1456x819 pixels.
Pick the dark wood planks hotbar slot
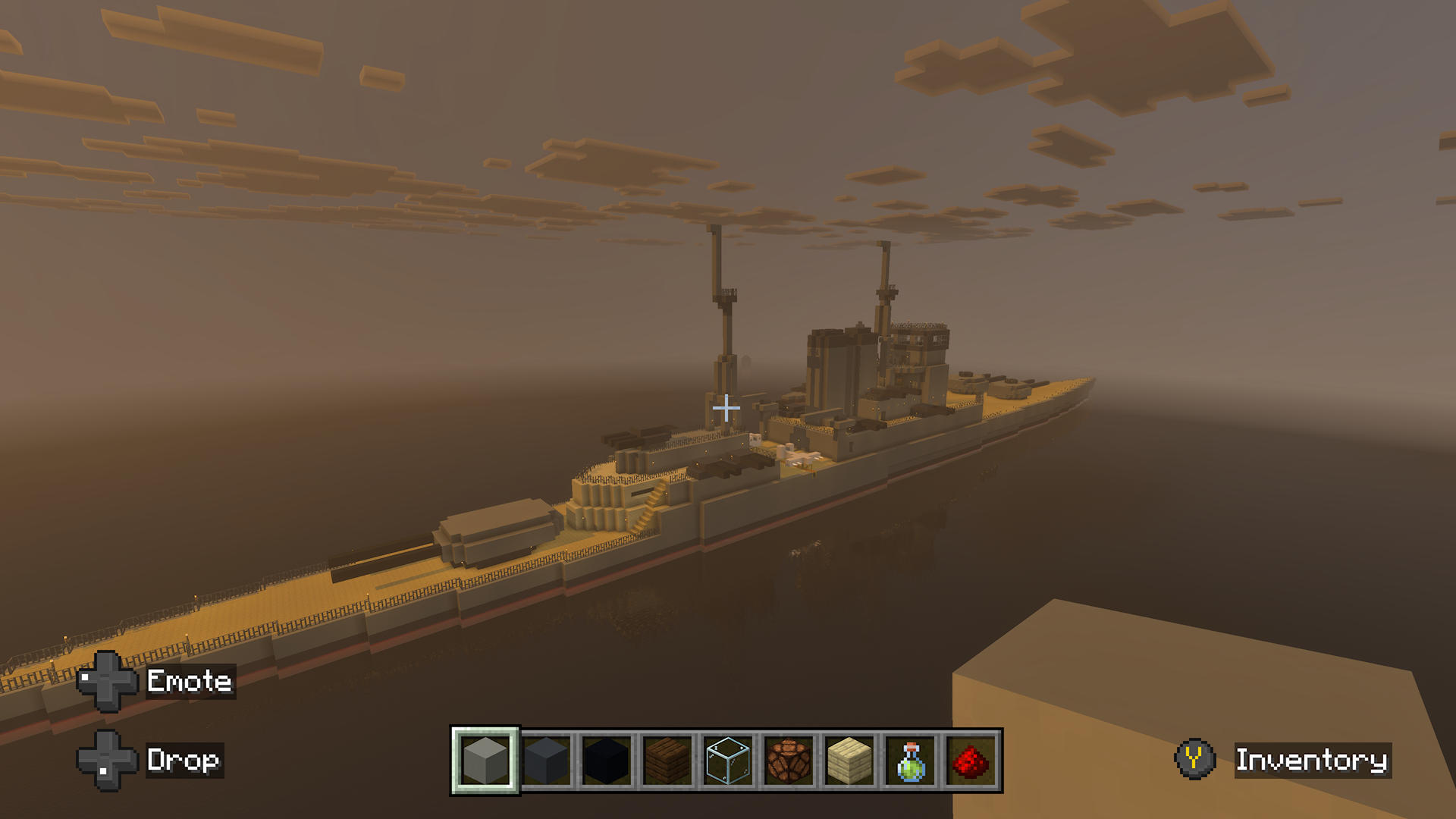click(x=667, y=760)
